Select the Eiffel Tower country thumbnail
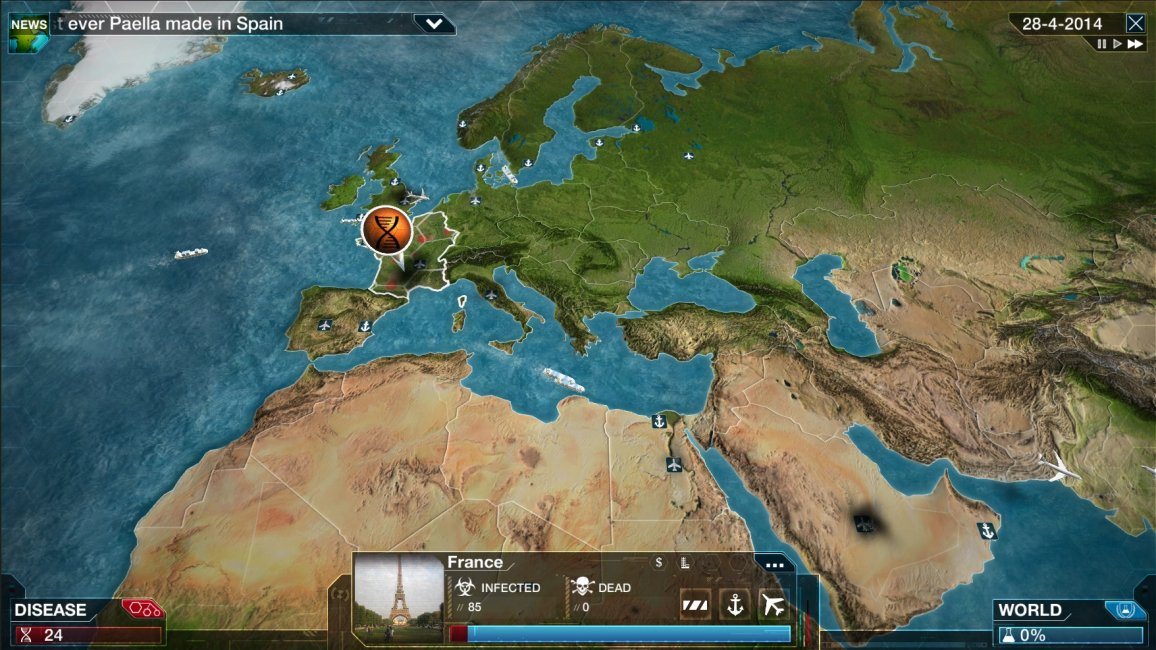This screenshot has width=1156, height=650. pyautogui.click(x=399, y=599)
